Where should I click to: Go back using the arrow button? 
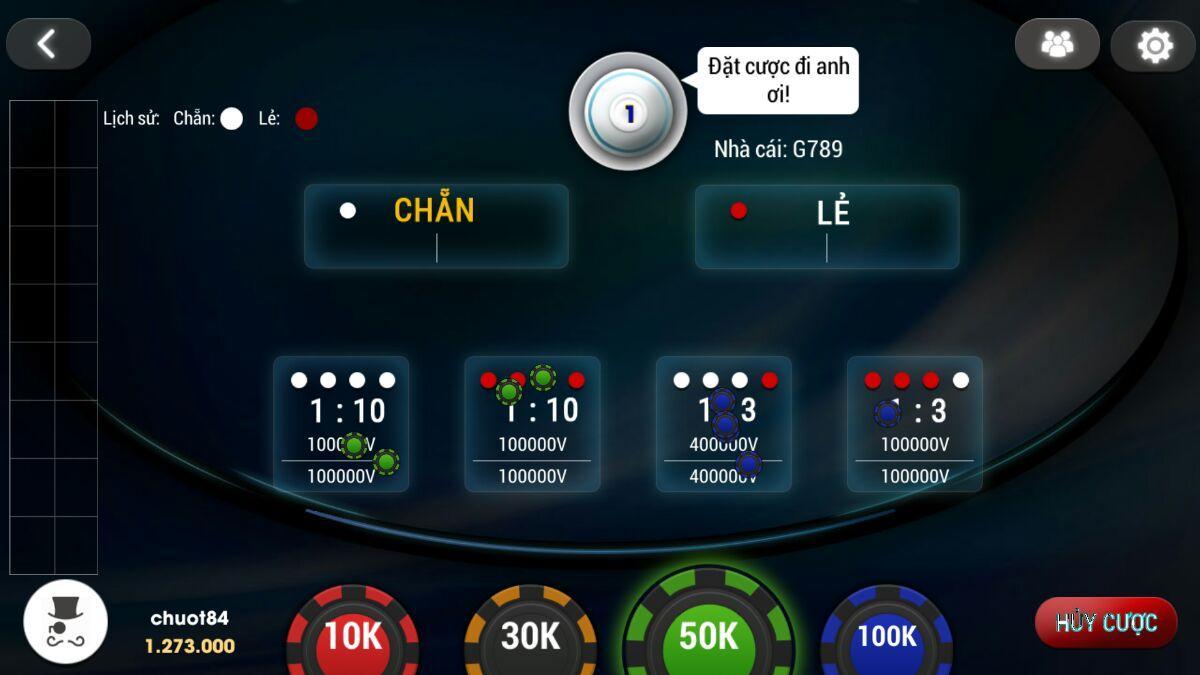pos(48,44)
